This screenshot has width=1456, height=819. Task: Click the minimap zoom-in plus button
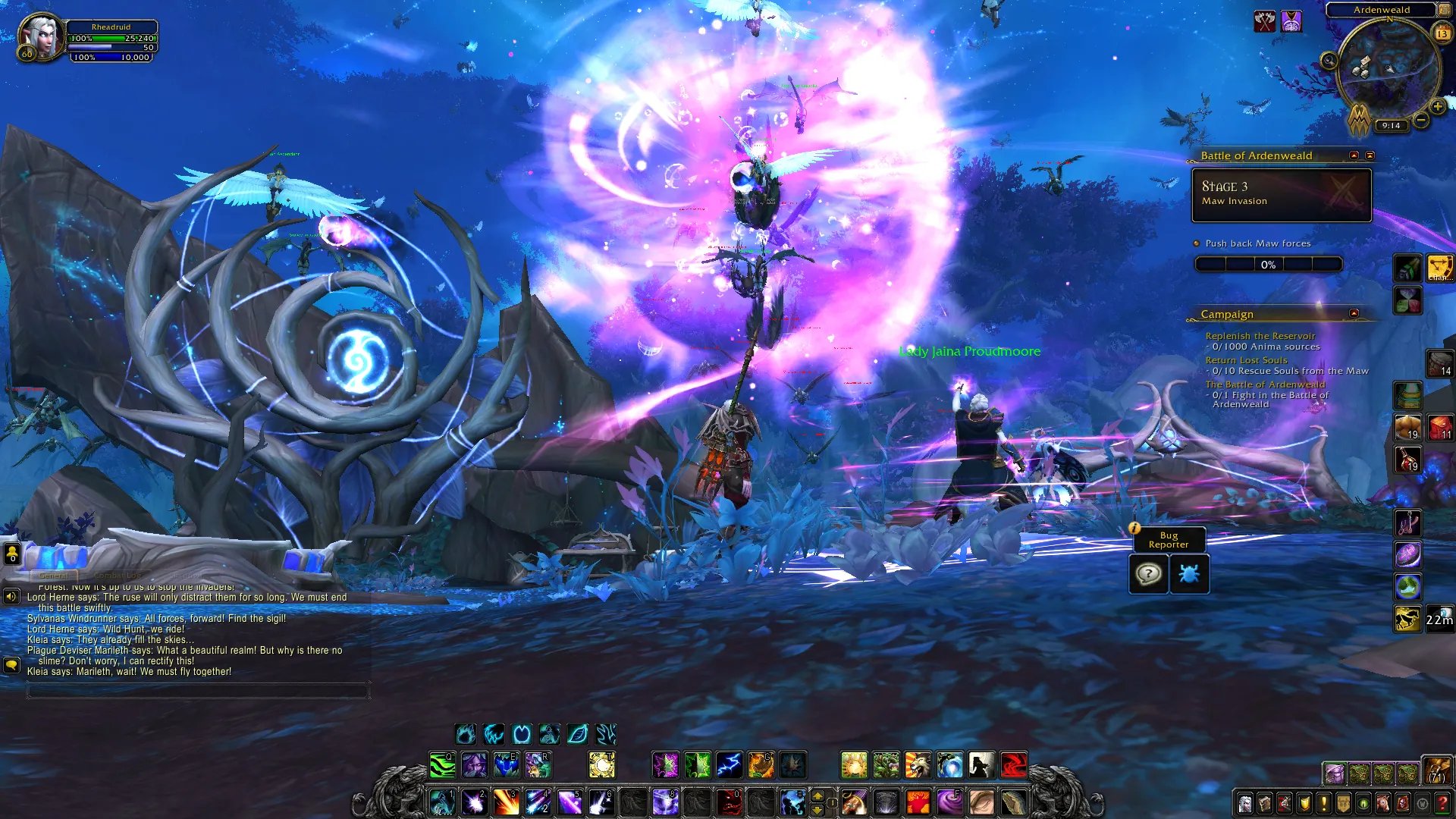click(x=1437, y=107)
